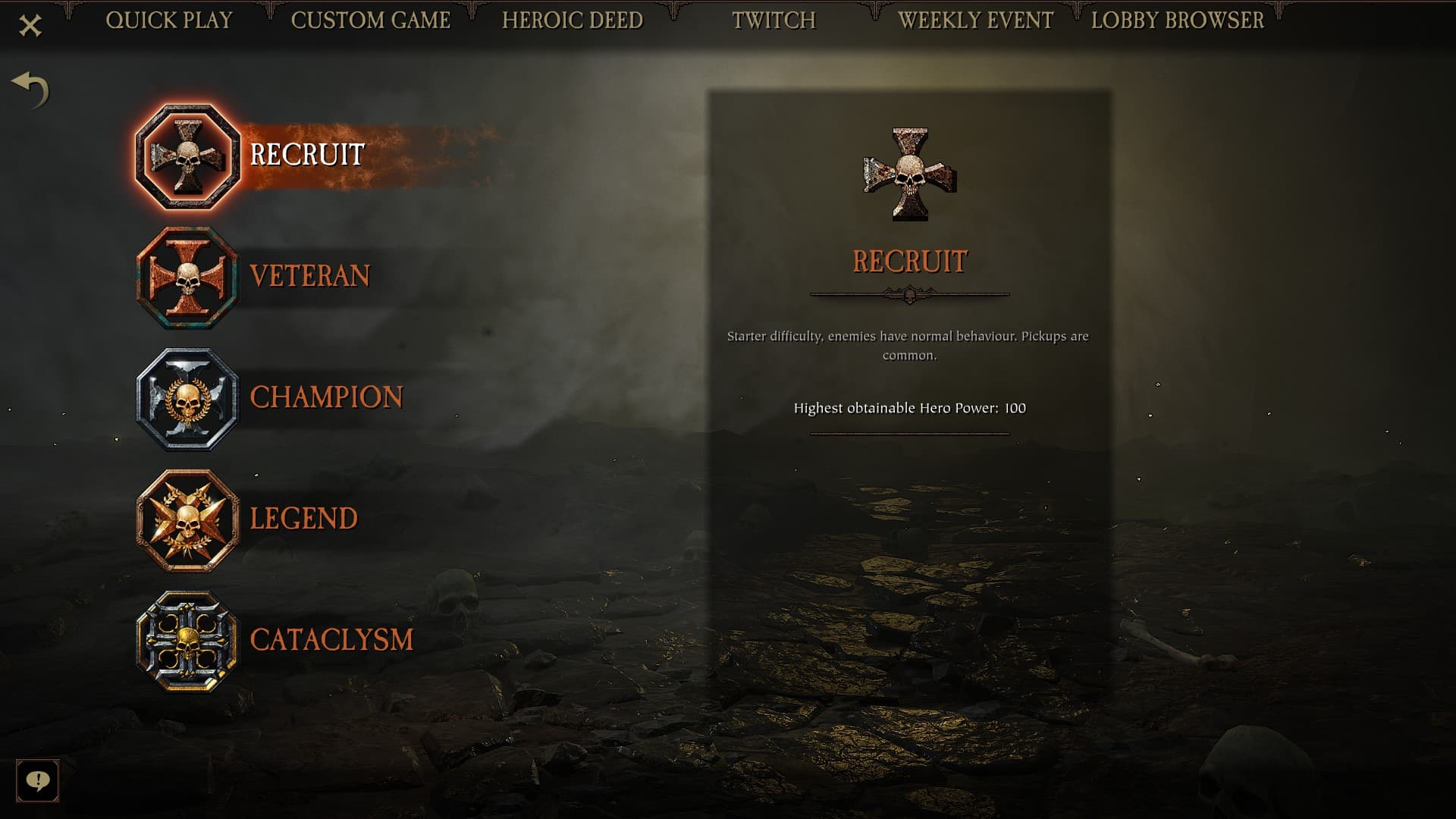The image size is (1456, 819).
Task: Open the Custom Game tab
Action: pos(371,20)
